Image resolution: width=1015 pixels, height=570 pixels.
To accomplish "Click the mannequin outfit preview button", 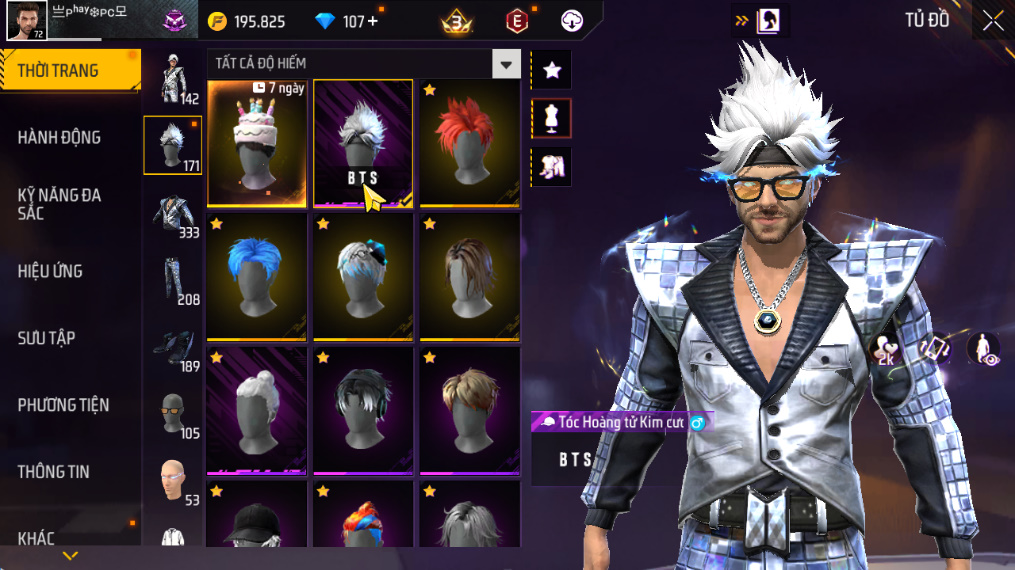I will pos(551,118).
